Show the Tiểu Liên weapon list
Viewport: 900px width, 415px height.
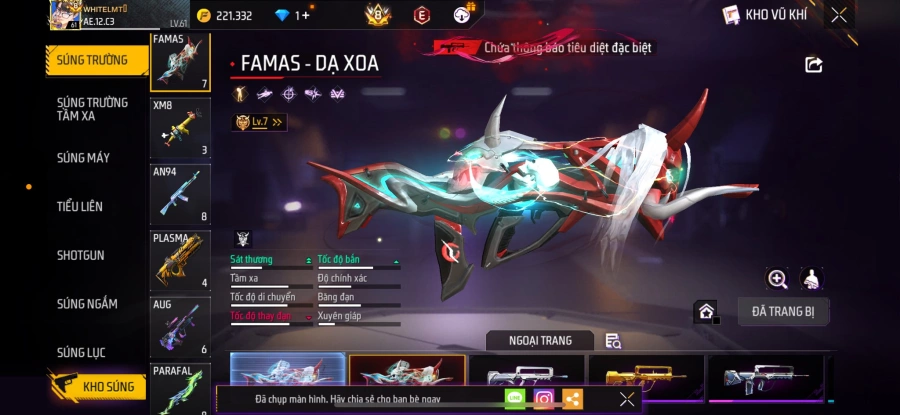(x=80, y=206)
